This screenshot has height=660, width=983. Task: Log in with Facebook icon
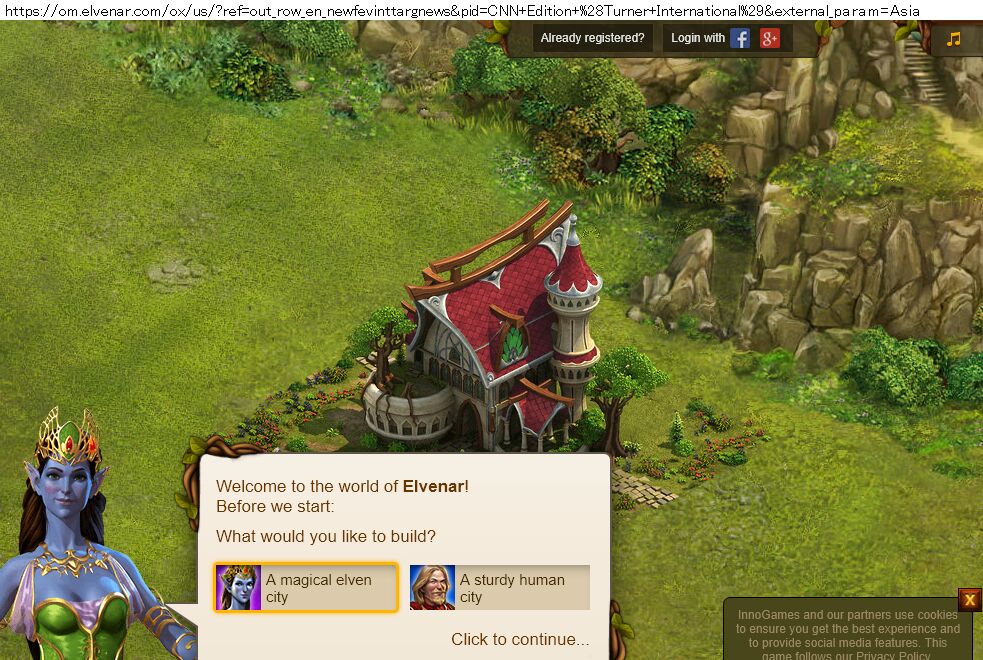740,38
